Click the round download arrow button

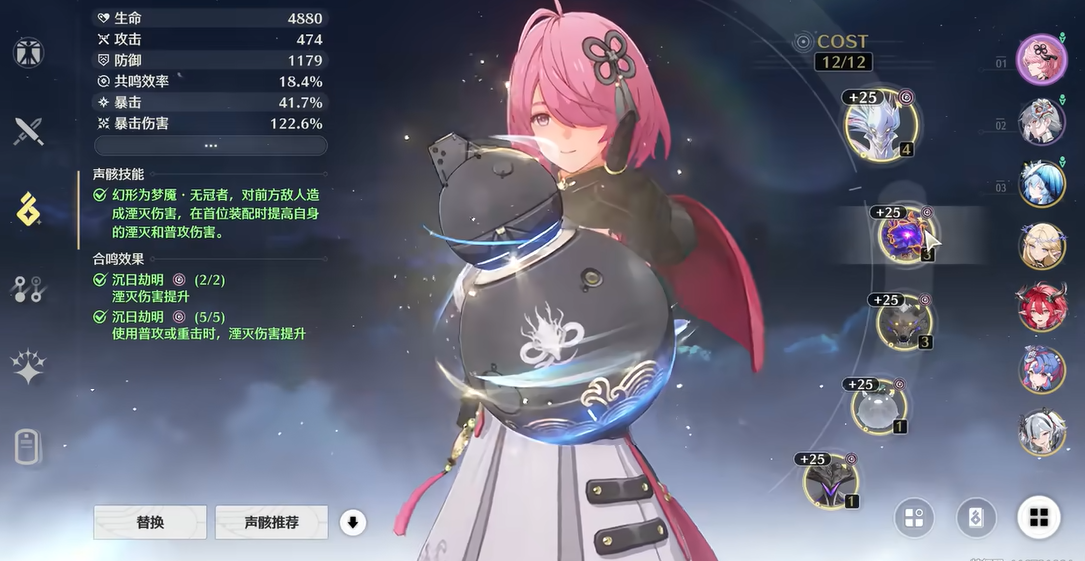coord(352,522)
